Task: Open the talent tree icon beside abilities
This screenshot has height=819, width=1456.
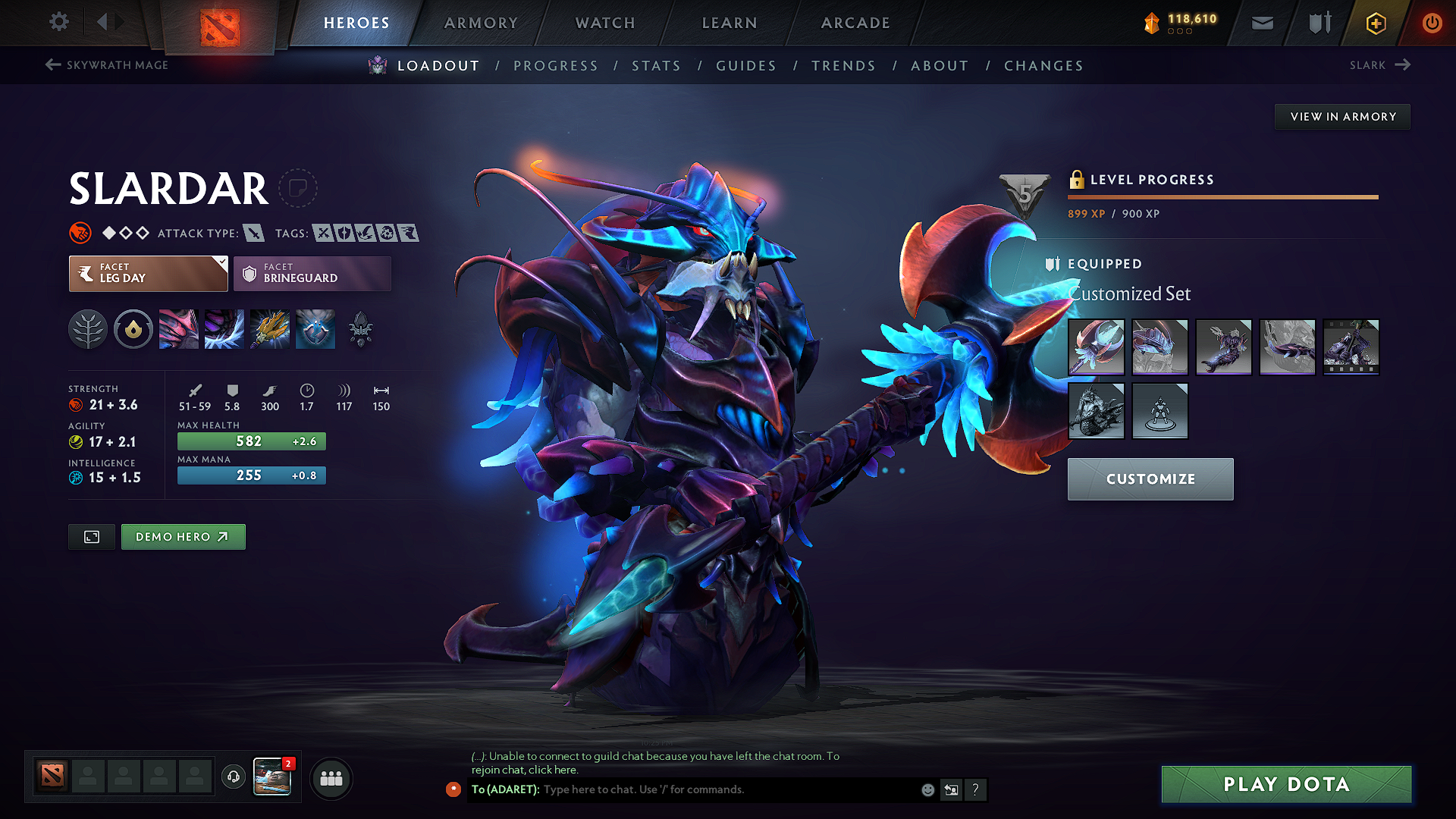Action: 87,329
